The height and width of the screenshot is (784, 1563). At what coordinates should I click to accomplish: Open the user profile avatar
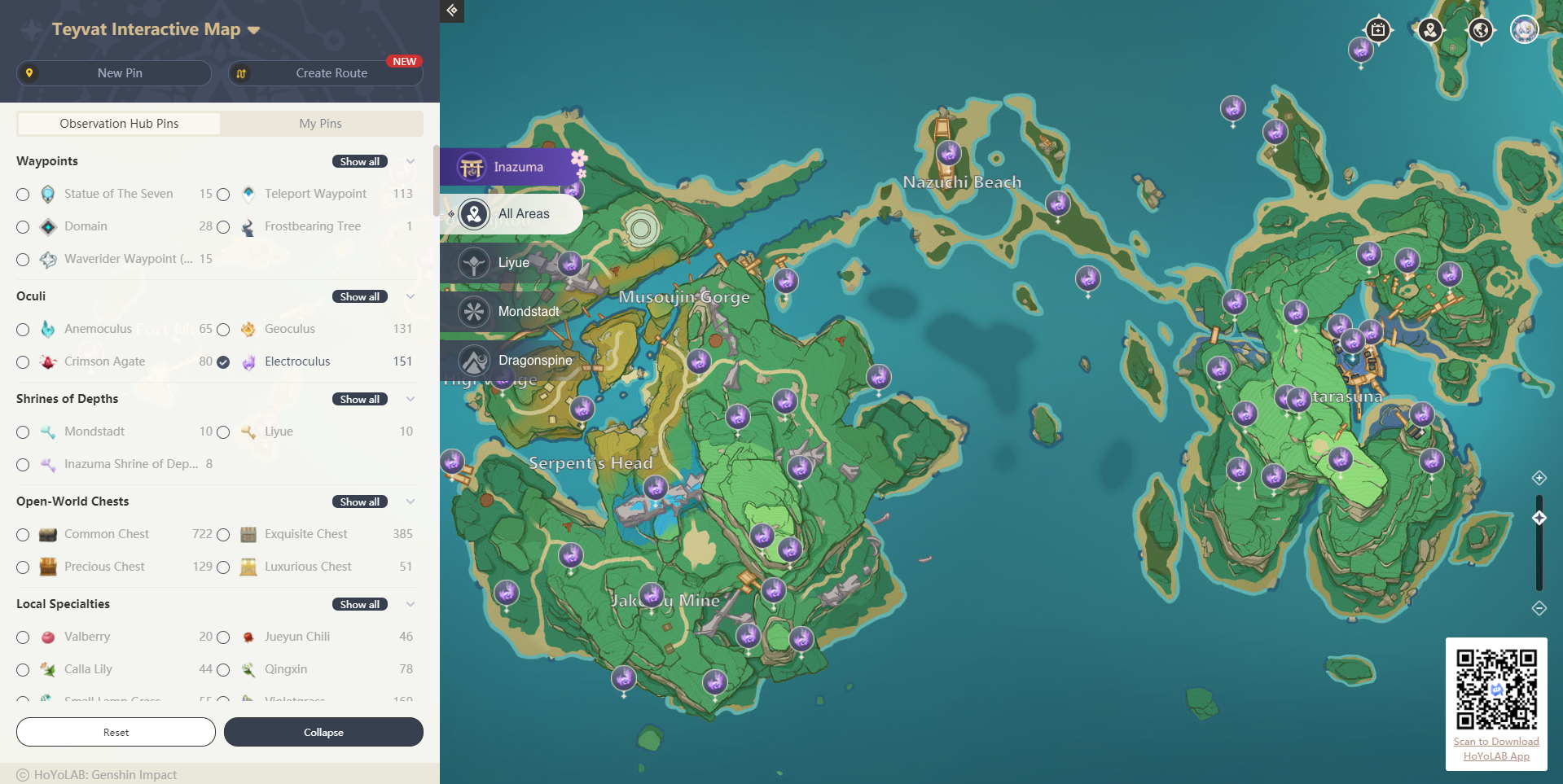click(1524, 30)
